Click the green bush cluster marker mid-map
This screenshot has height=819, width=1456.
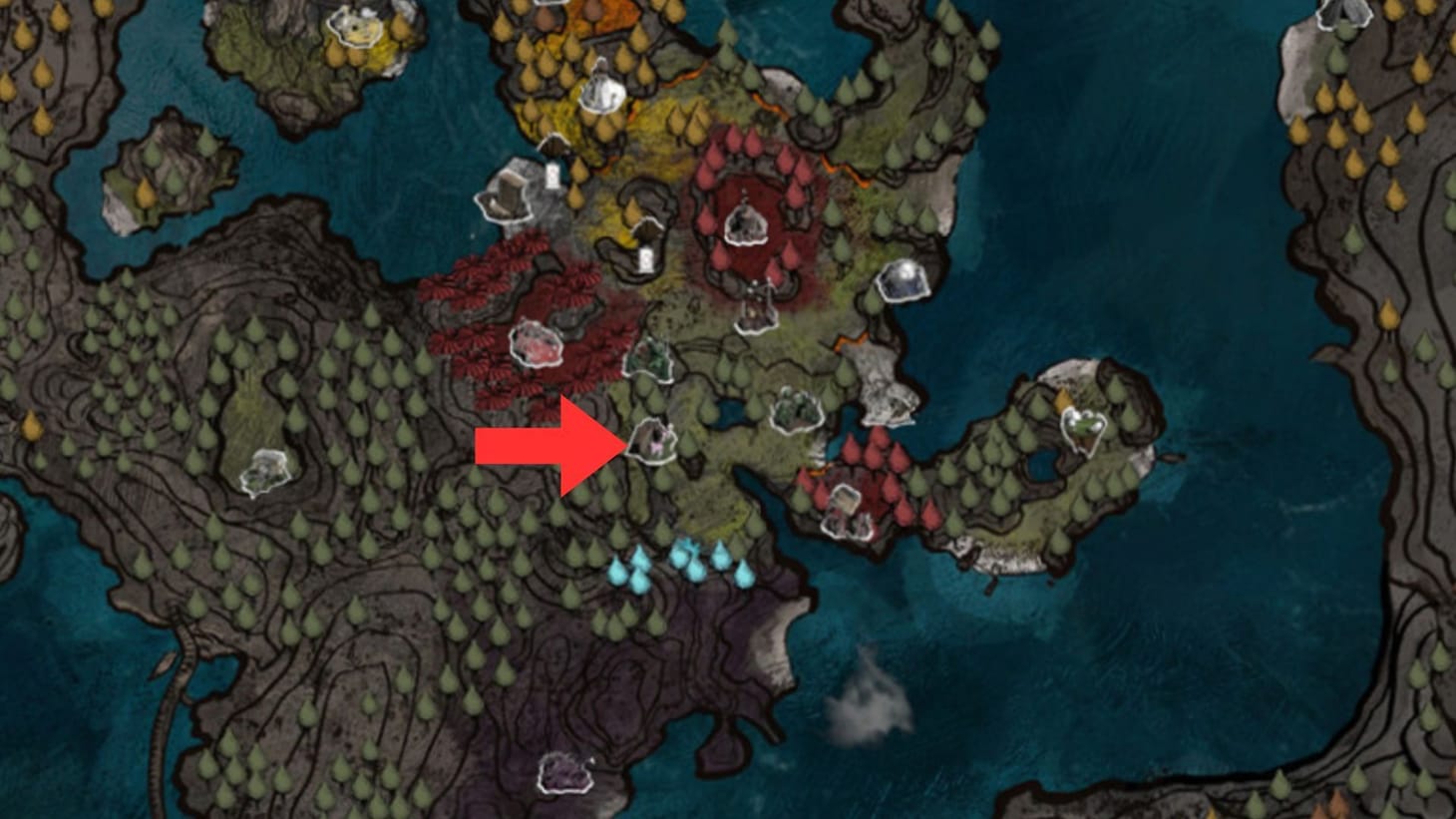click(795, 409)
